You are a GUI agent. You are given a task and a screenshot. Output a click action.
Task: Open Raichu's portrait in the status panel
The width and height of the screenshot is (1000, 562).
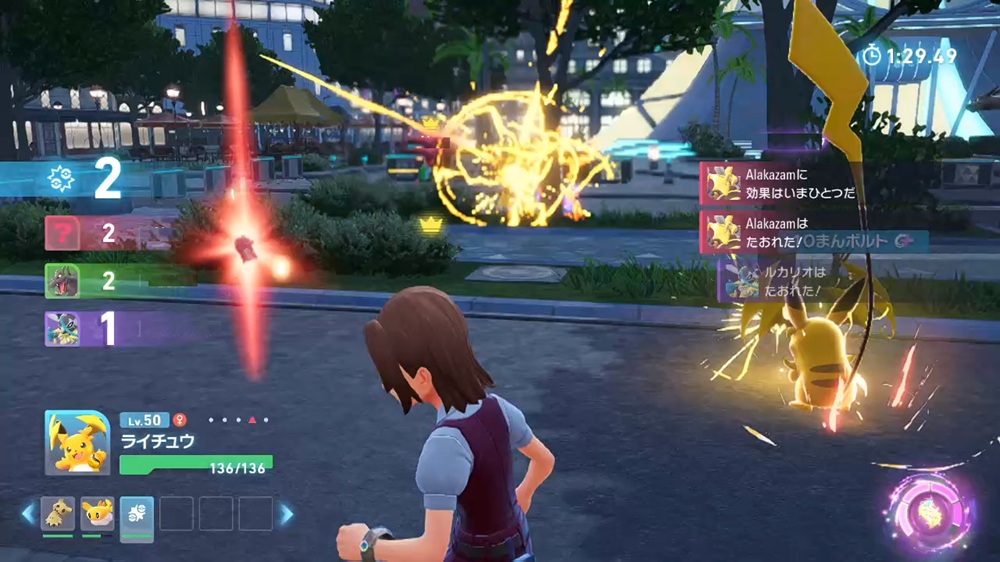click(x=77, y=442)
